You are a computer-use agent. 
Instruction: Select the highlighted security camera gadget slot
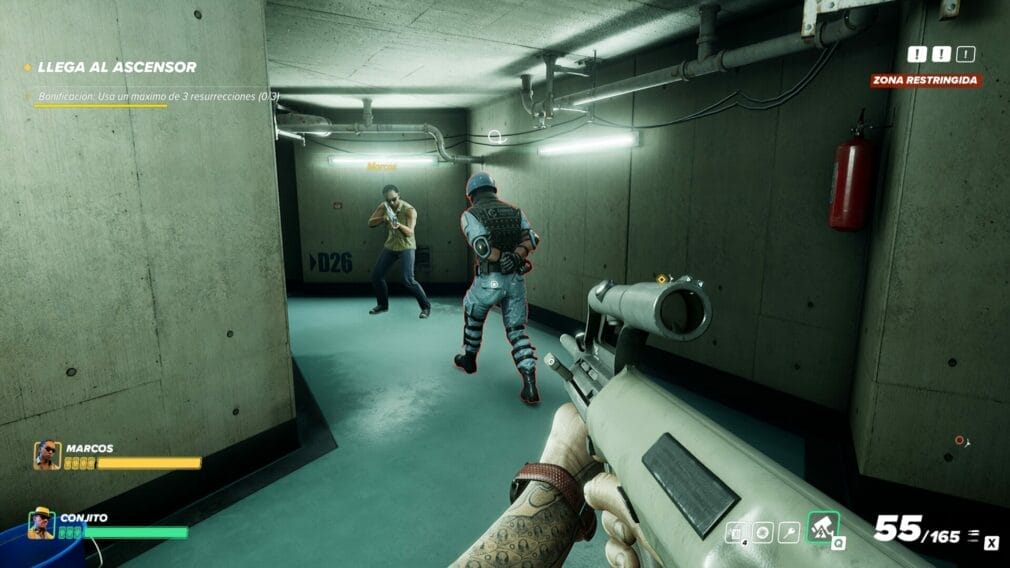pyautogui.click(x=823, y=528)
